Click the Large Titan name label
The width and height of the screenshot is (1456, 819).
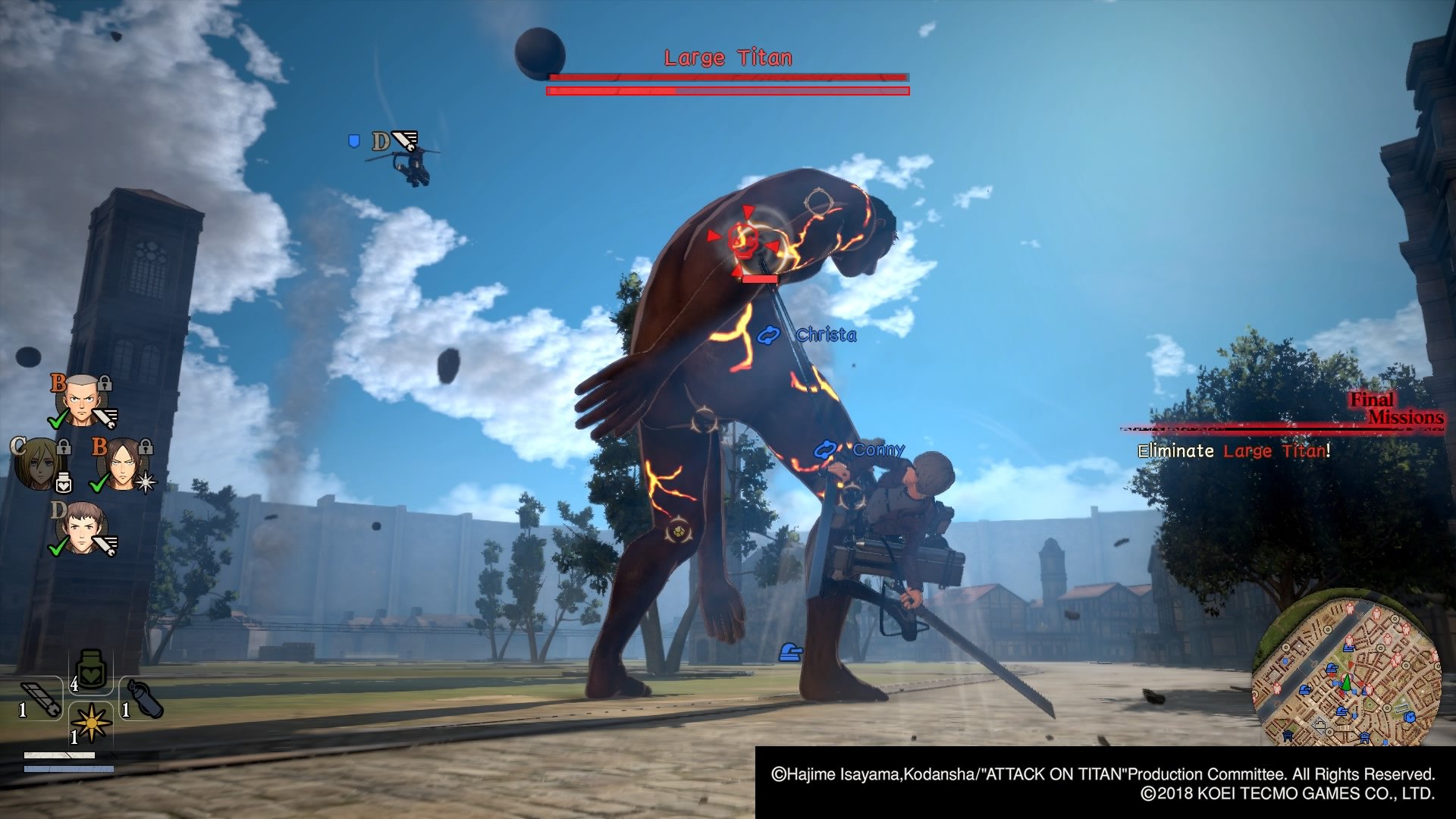[x=728, y=57]
